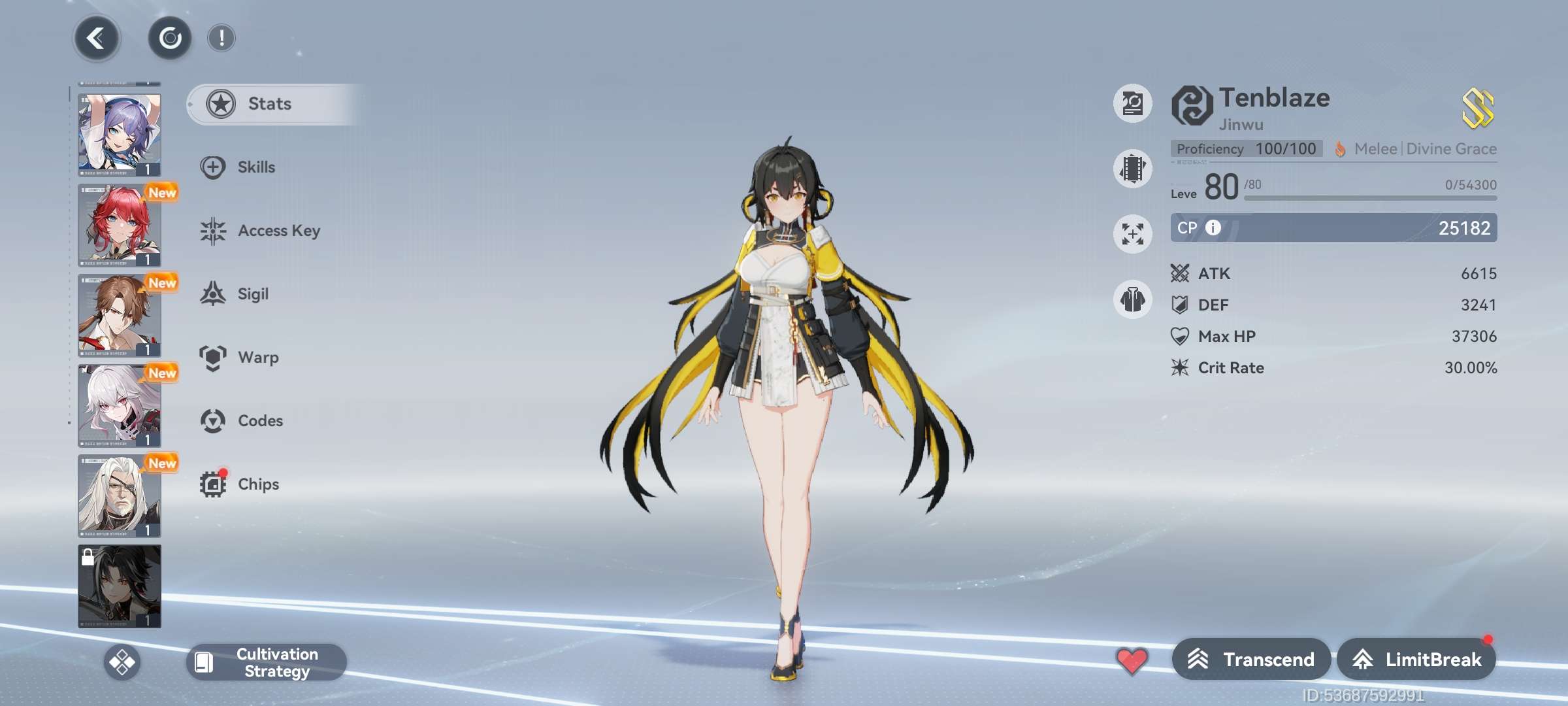The height and width of the screenshot is (706, 1568).
Task: Show the Codes tab
Action: tap(259, 421)
